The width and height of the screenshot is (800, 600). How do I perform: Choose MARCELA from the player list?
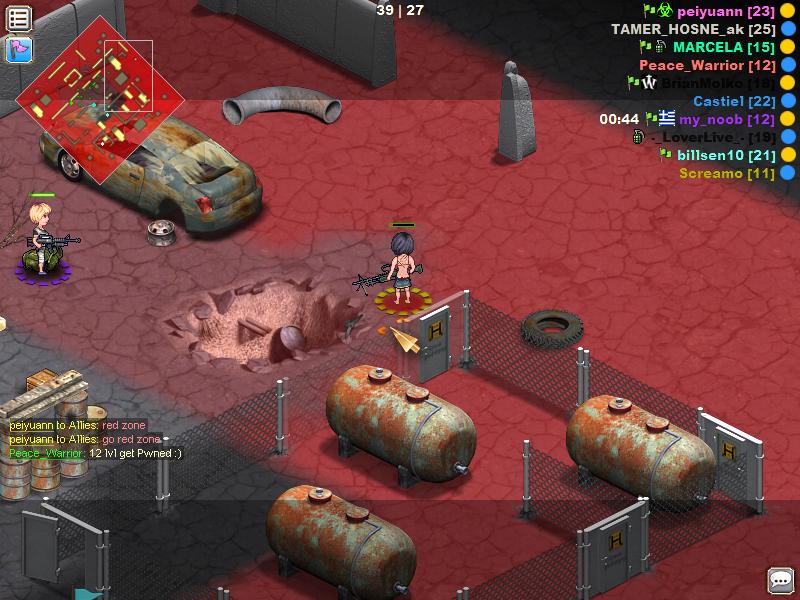pyautogui.click(x=714, y=48)
